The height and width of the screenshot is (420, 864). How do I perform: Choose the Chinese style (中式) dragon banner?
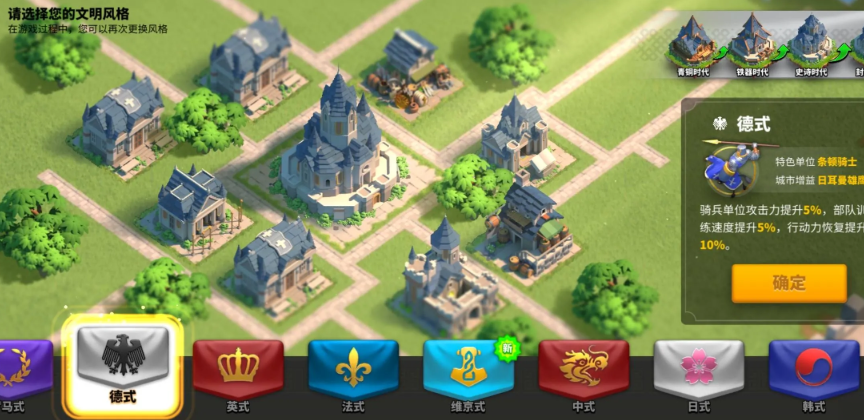583,372
